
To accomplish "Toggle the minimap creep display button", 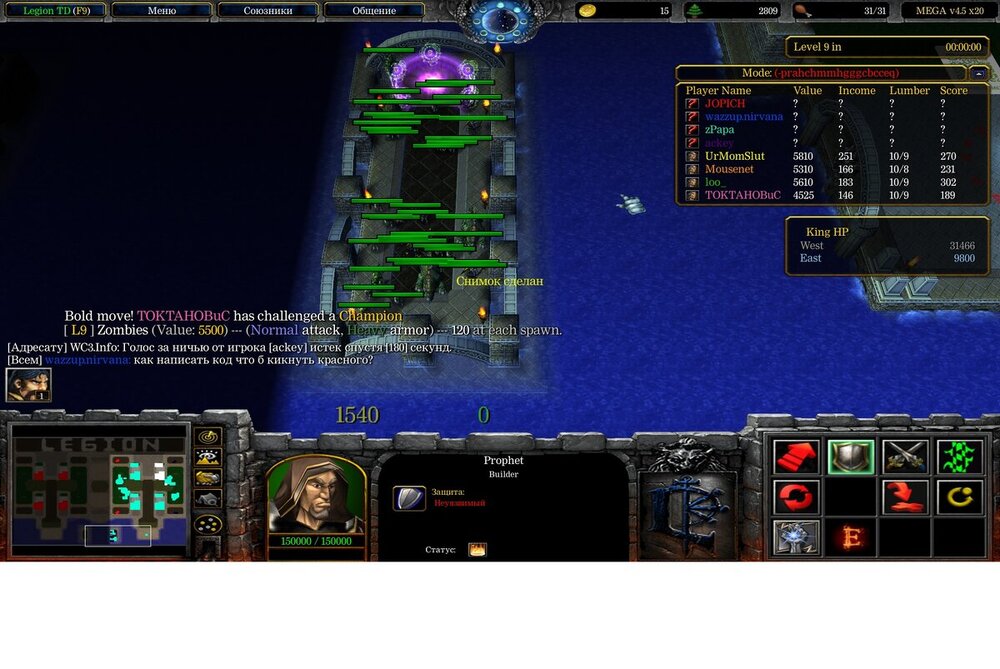I will 208,499.
